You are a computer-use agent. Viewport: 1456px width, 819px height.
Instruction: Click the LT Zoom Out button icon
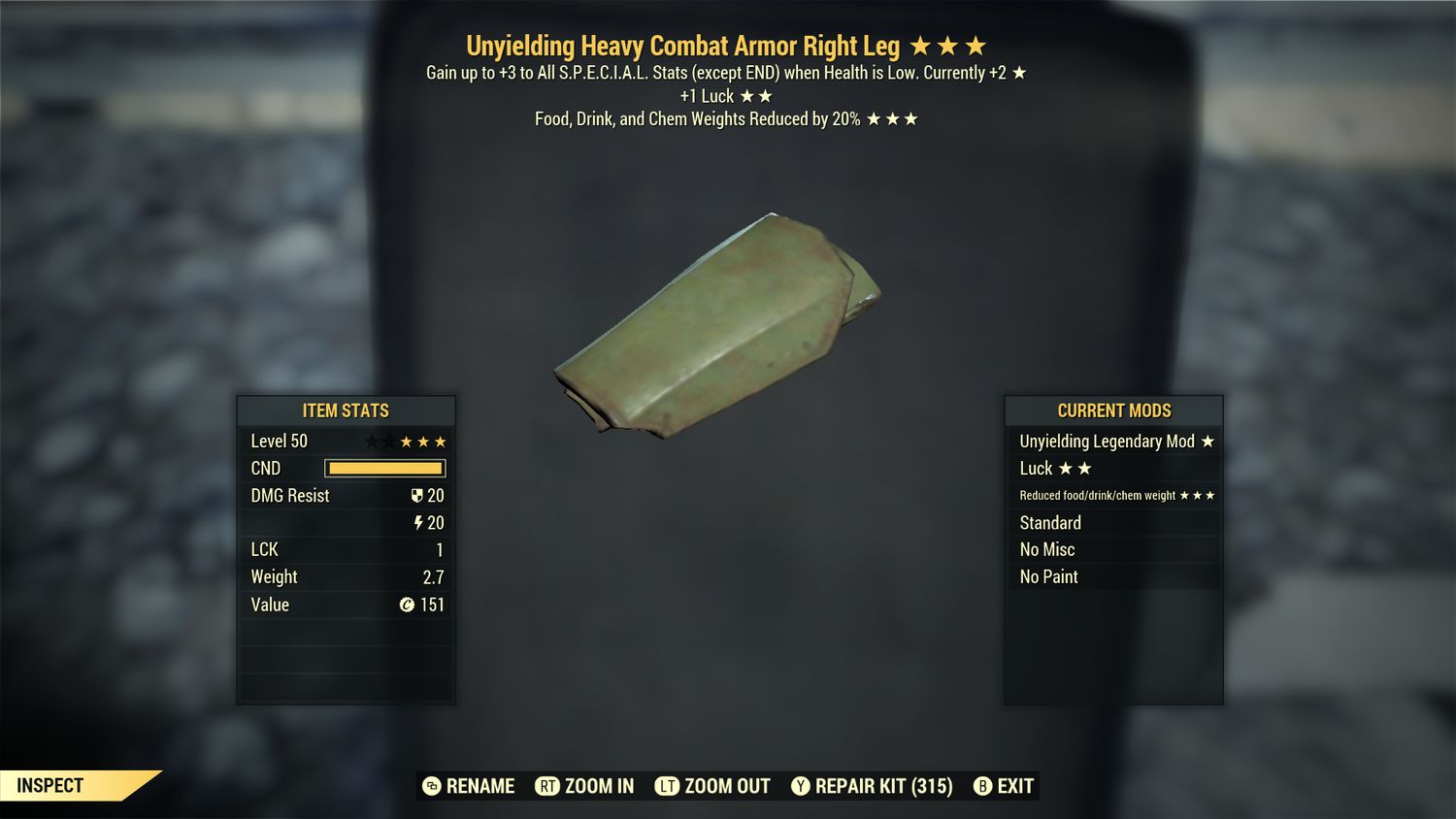pyautogui.click(x=666, y=786)
